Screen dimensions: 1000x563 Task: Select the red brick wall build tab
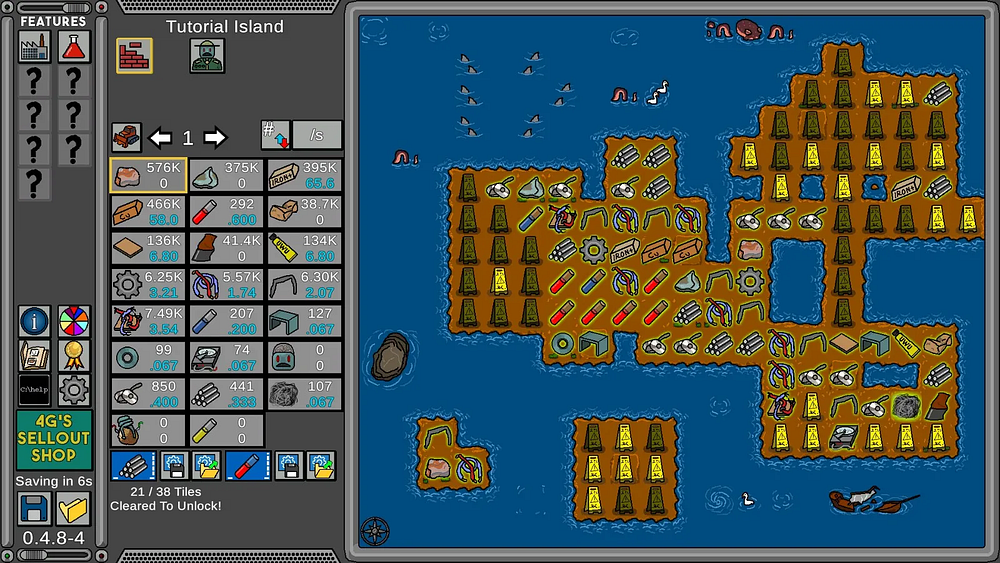click(134, 56)
